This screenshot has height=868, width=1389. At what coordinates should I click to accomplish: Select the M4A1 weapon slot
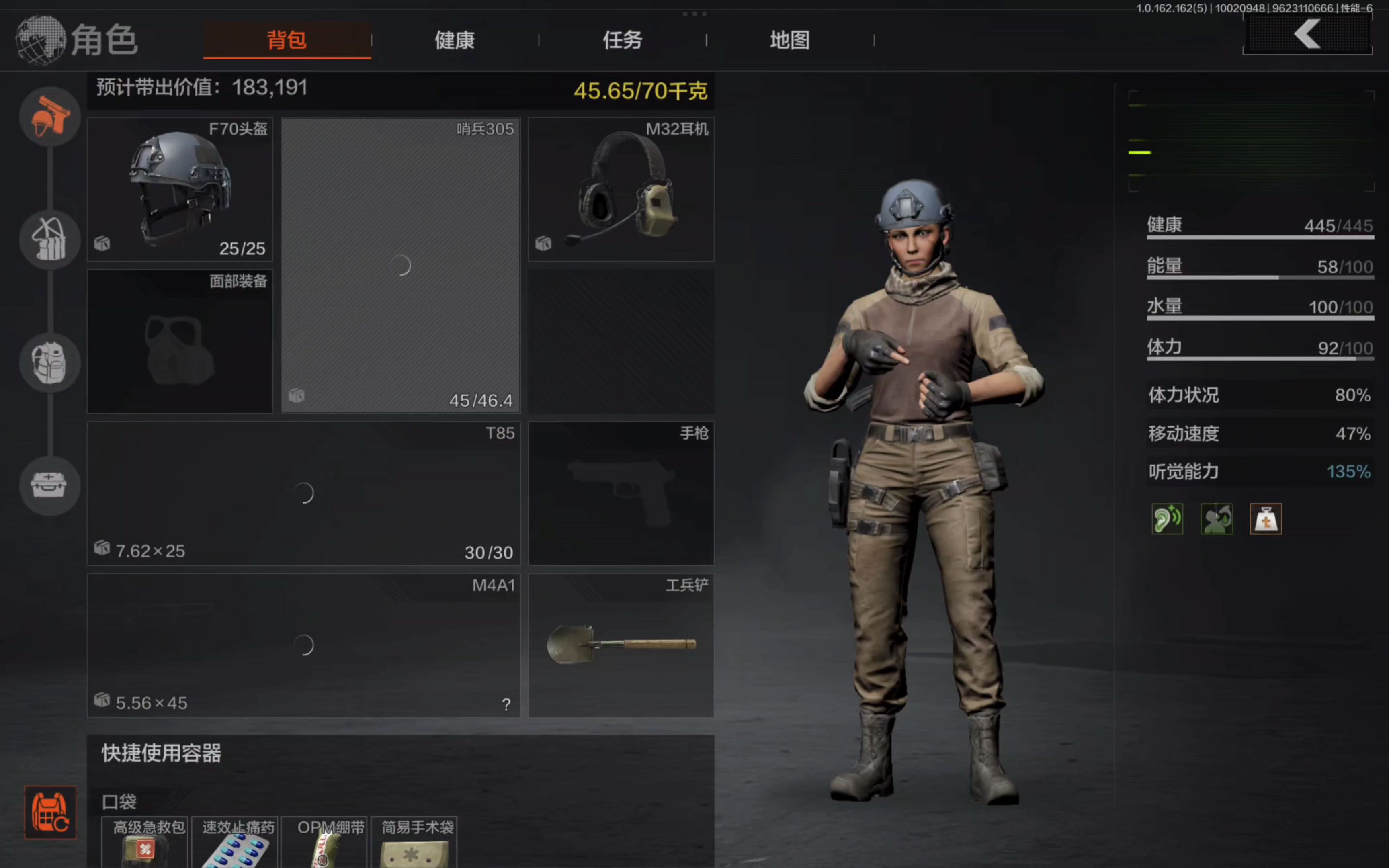click(303, 645)
